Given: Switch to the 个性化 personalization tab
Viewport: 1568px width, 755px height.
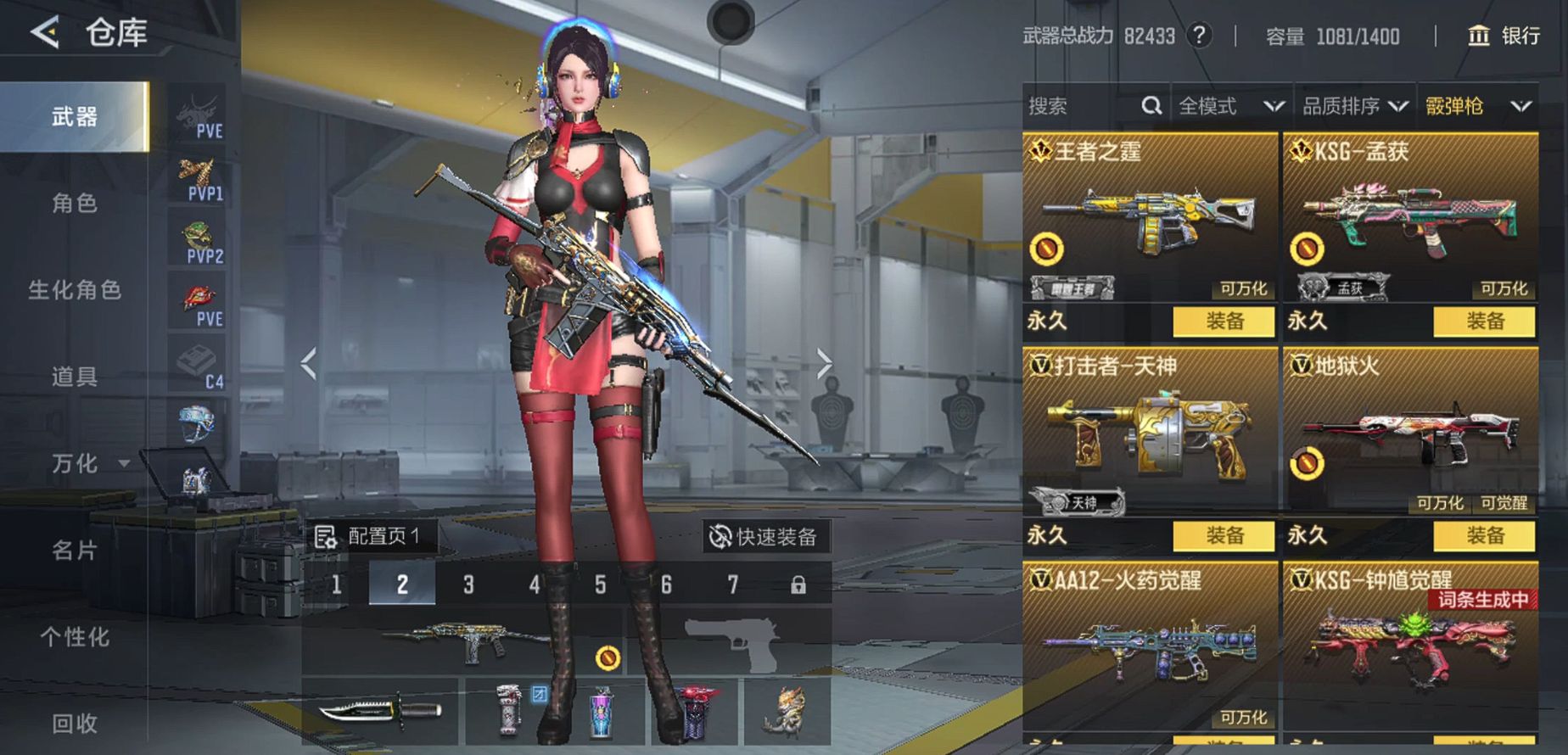Looking at the screenshot, I should [75, 637].
